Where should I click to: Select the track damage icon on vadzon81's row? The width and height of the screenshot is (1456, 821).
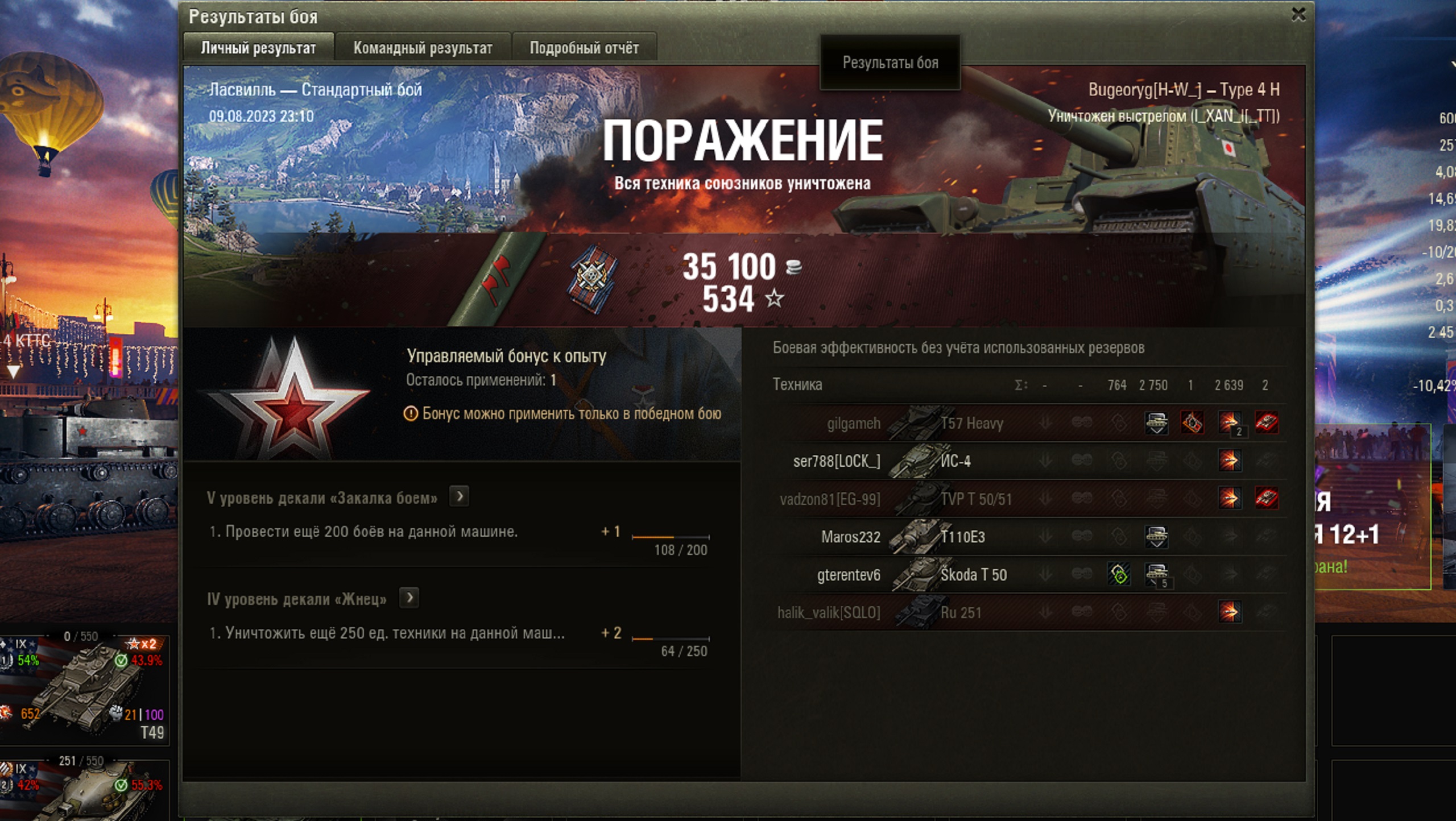pyautogui.click(x=1267, y=499)
